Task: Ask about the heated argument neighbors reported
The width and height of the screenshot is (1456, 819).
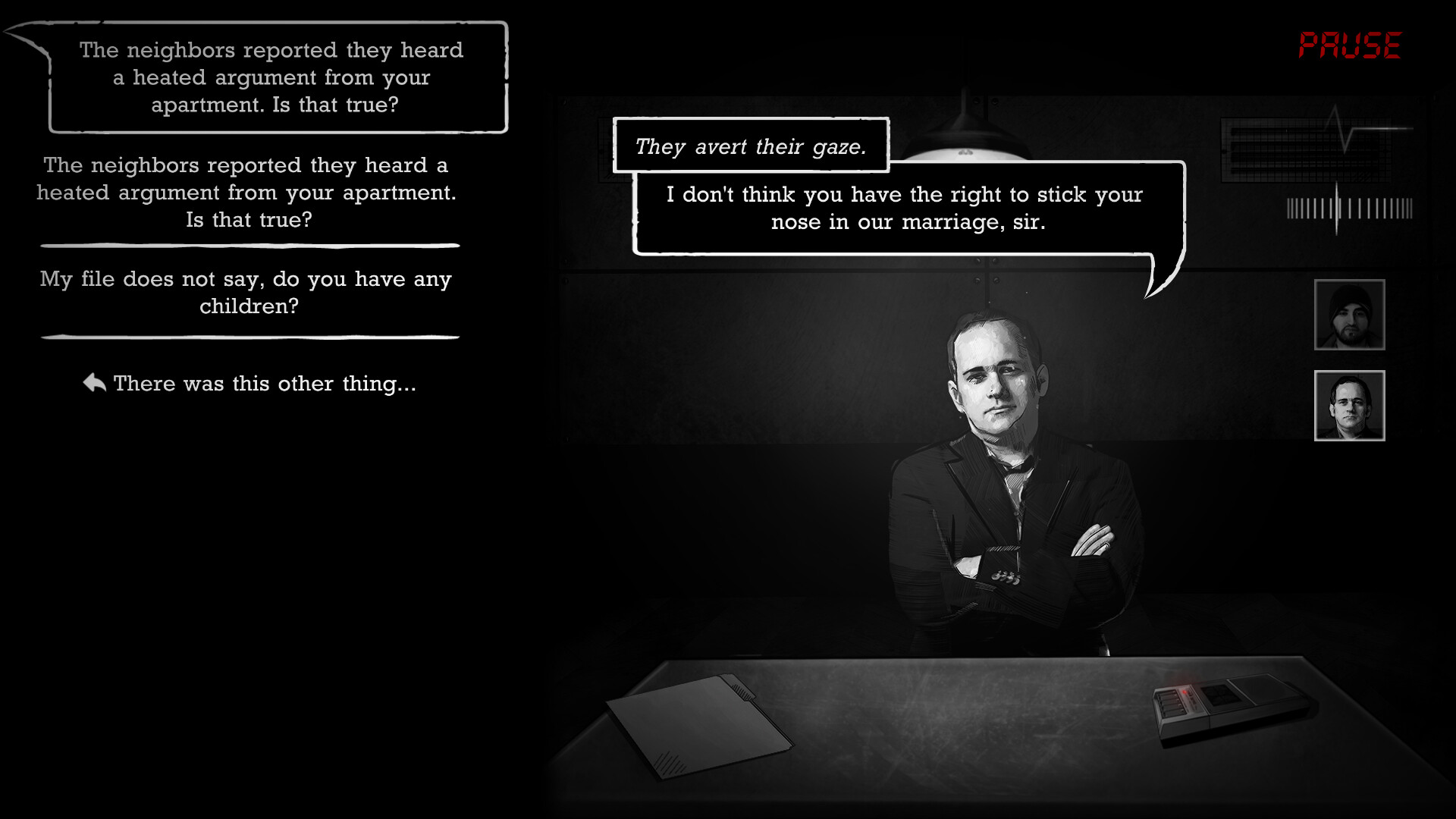Action: [x=247, y=192]
